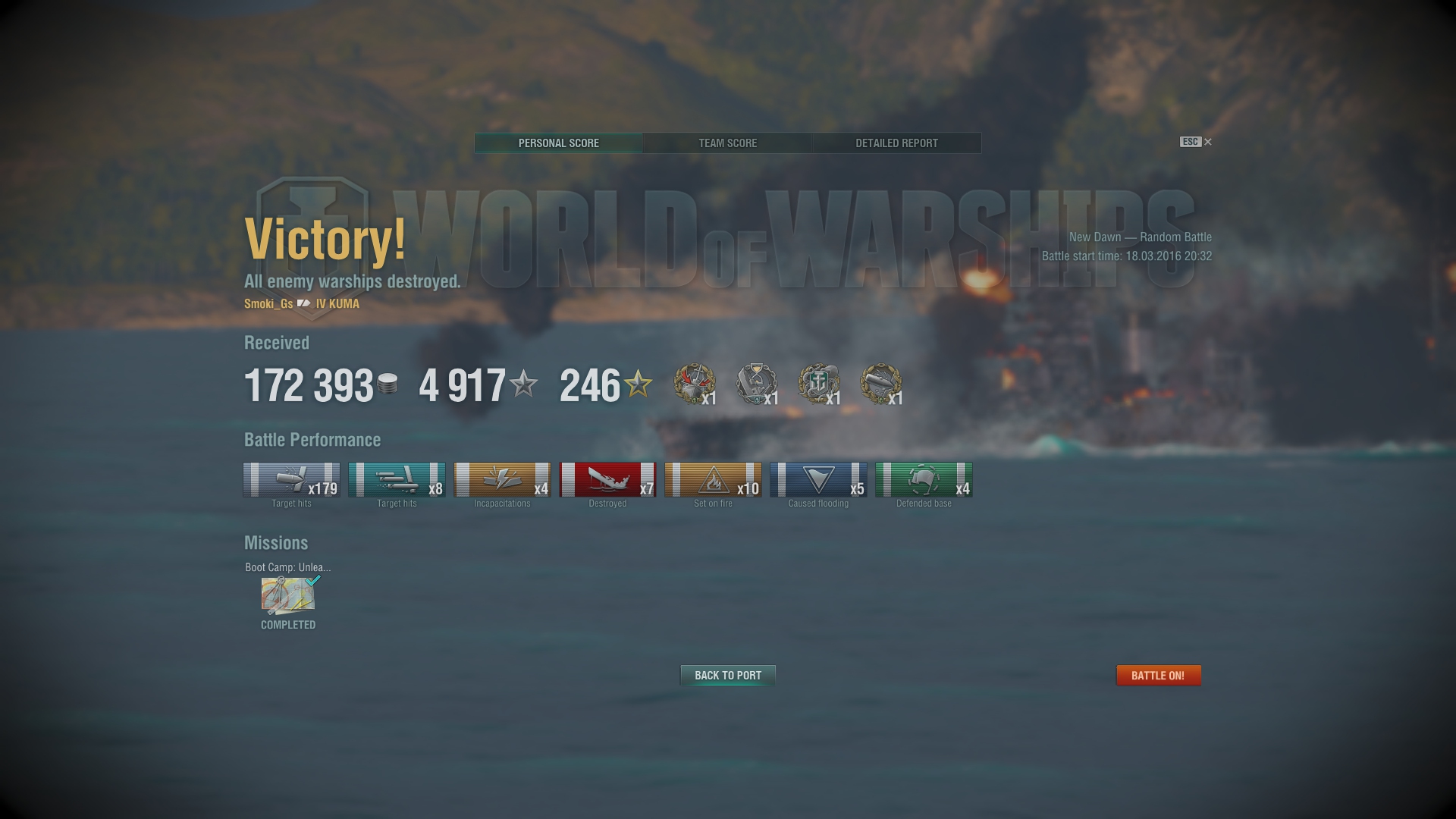Start another match with Battle On!
Image resolution: width=1456 pixels, height=819 pixels.
pyautogui.click(x=1158, y=675)
